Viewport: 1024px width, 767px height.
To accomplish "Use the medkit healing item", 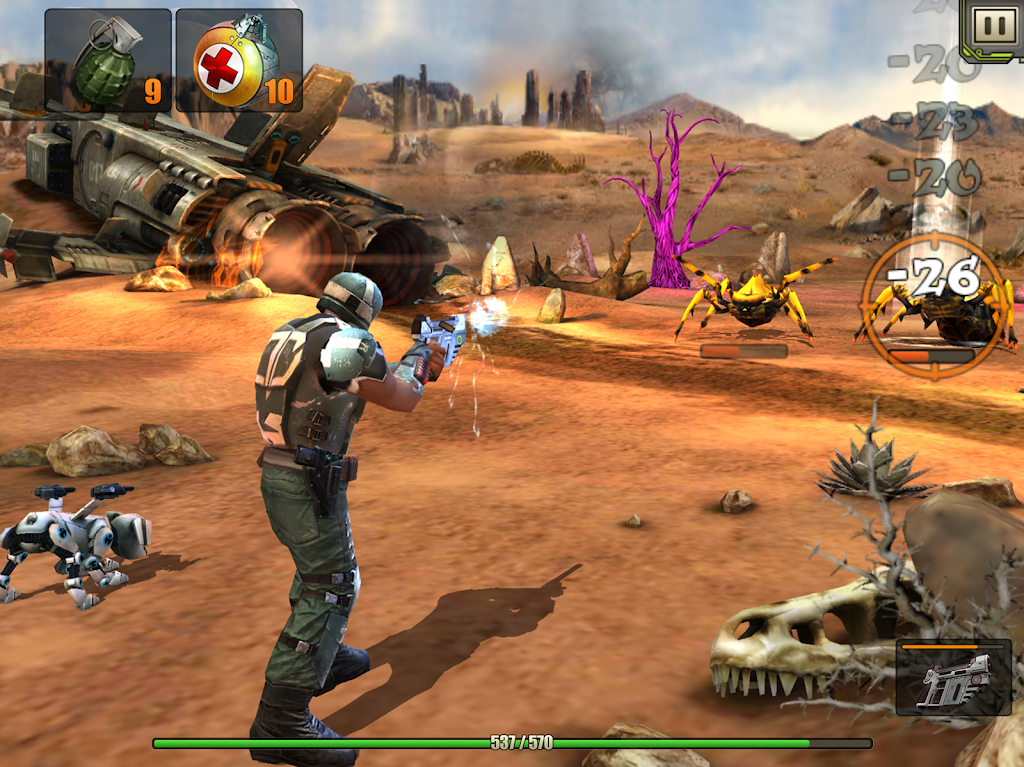I will pos(239,61).
